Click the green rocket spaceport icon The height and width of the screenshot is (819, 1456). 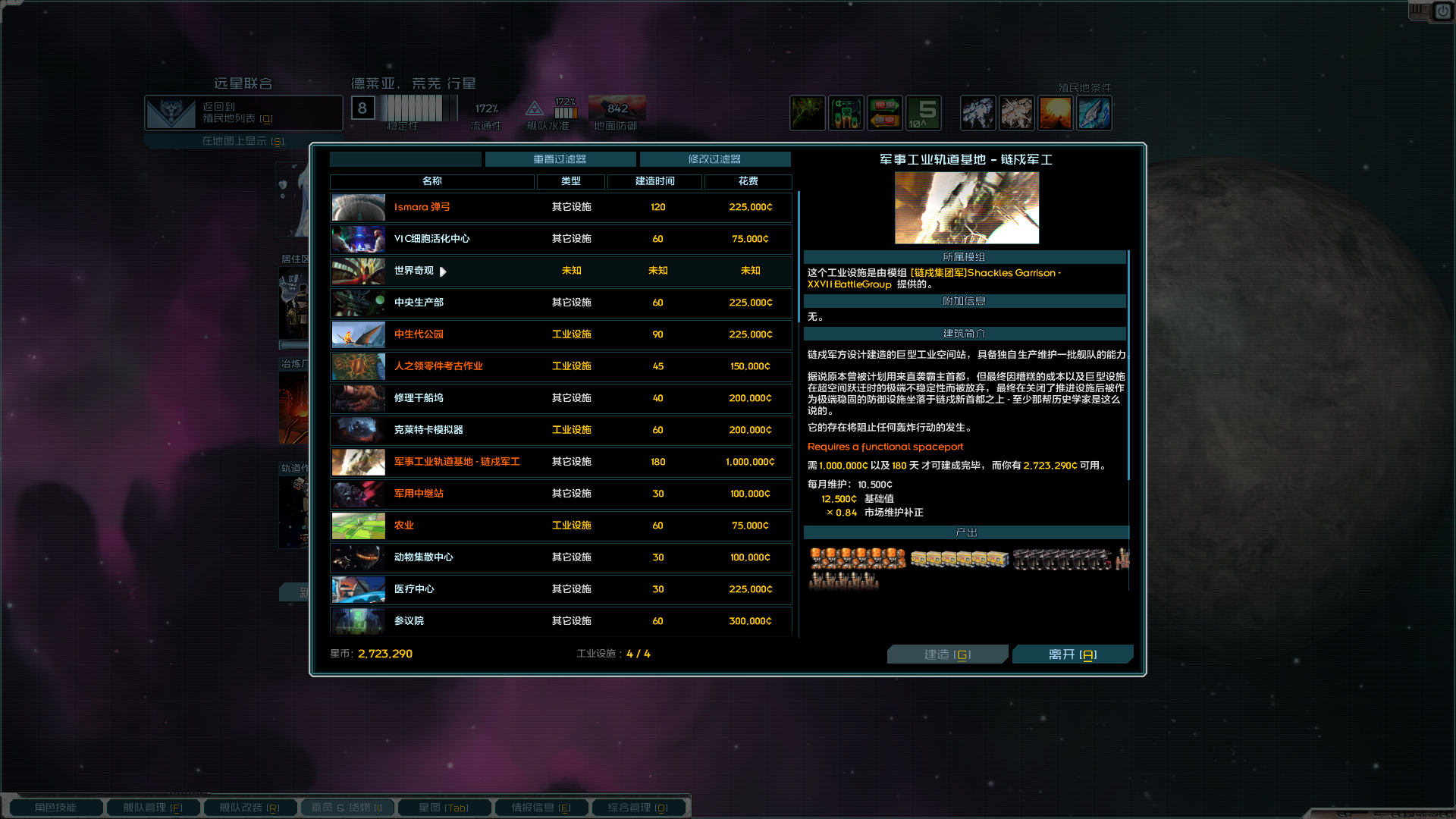click(x=846, y=112)
